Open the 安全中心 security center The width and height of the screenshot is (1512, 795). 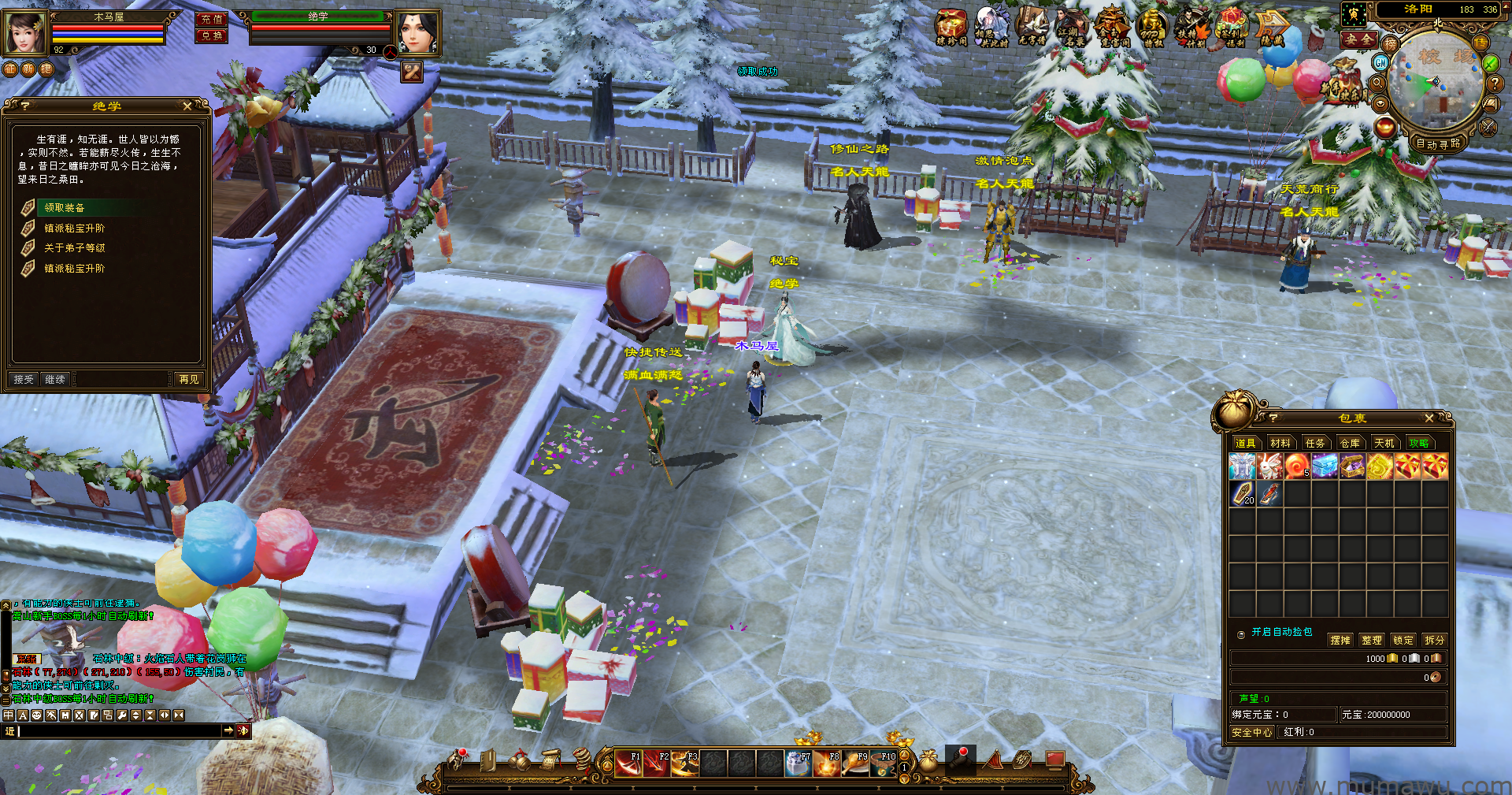[x=1252, y=733]
